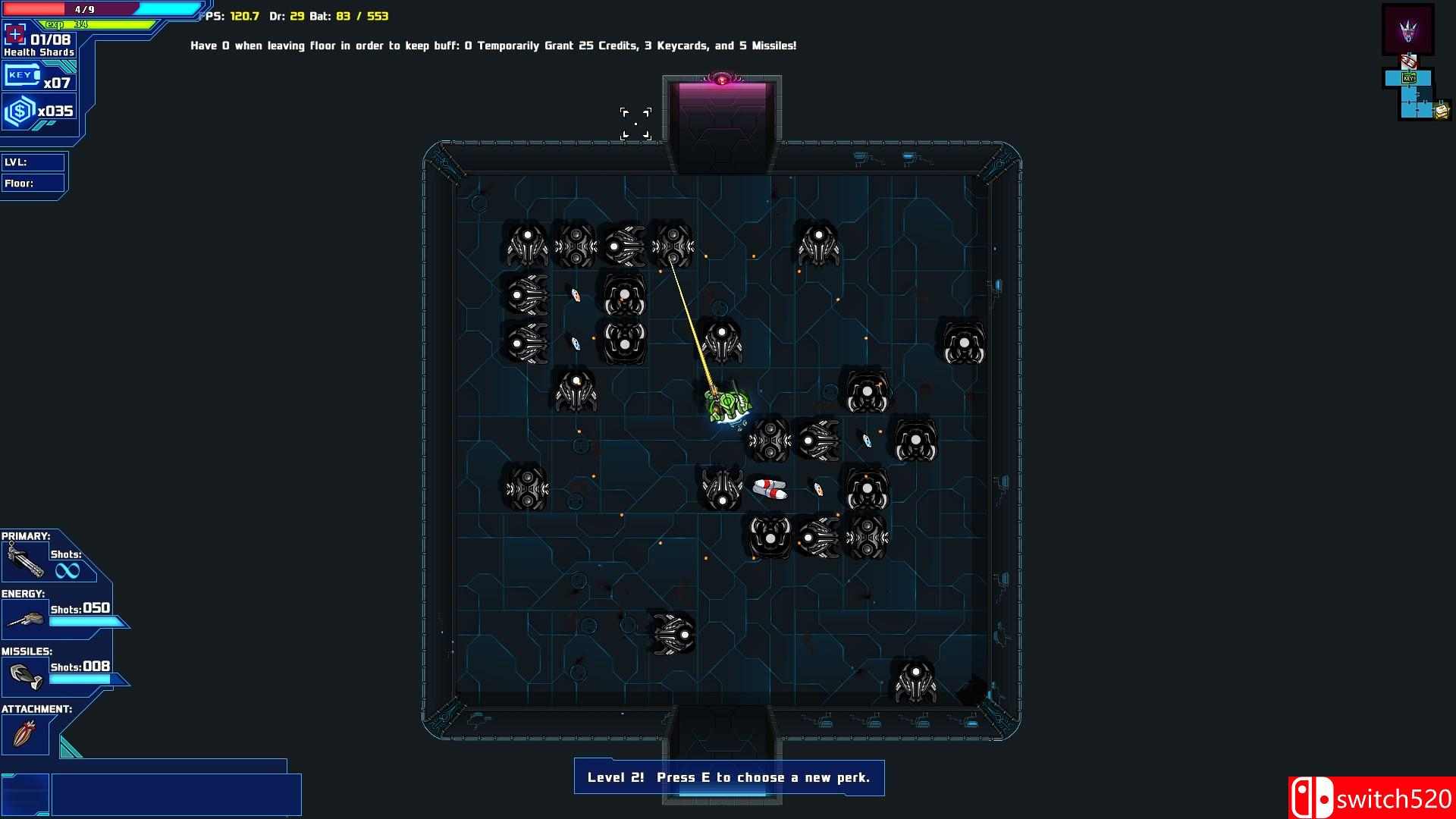1456x819 pixels.
Task: Click the green KEY room on the minimap
Action: pyautogui.click(x=1408, y=77)
